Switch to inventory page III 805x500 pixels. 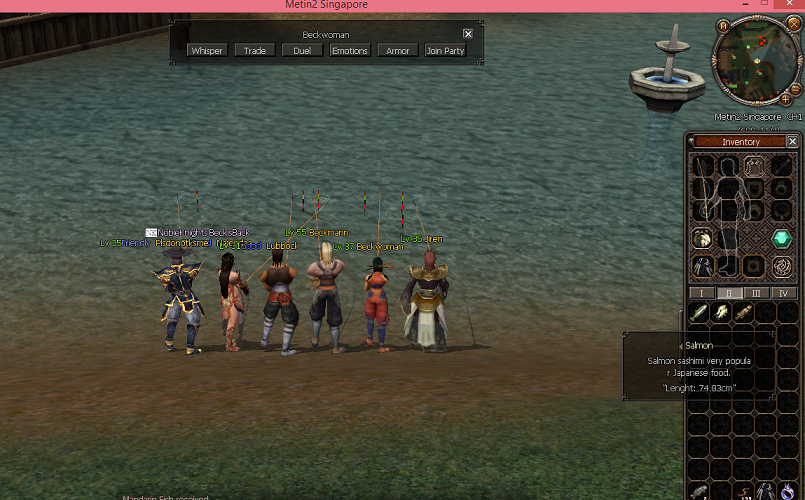click(756, 293)
